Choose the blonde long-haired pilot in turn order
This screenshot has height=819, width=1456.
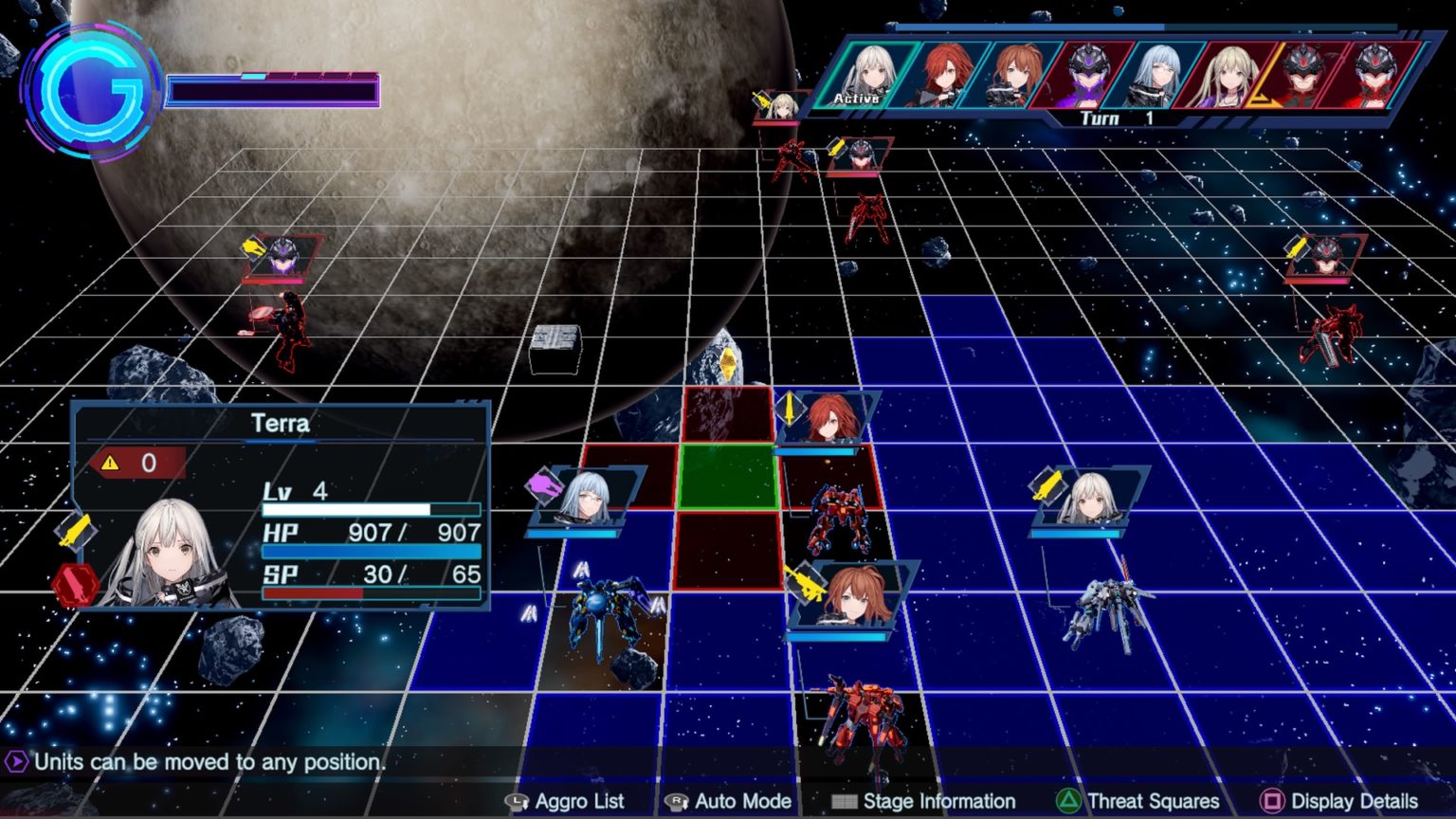1229,74
